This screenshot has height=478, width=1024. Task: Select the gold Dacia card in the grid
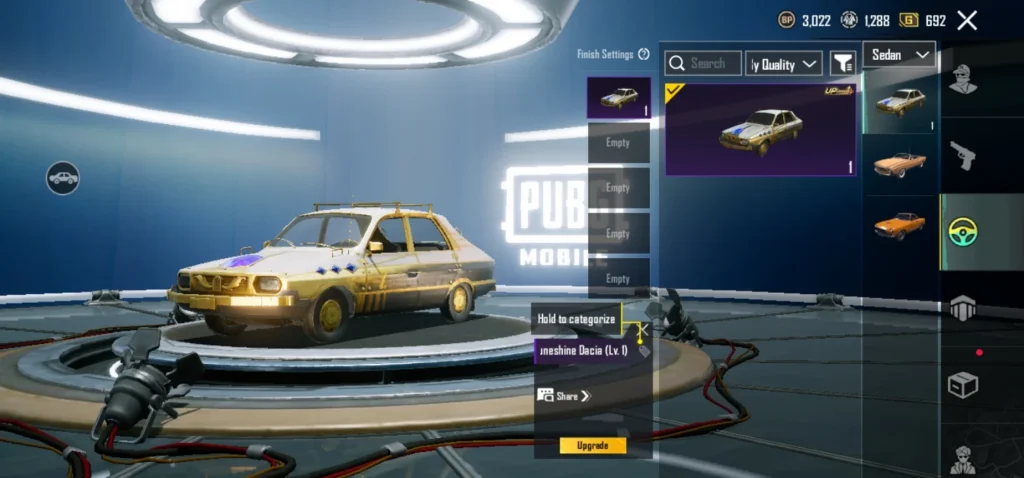(760, 129)
